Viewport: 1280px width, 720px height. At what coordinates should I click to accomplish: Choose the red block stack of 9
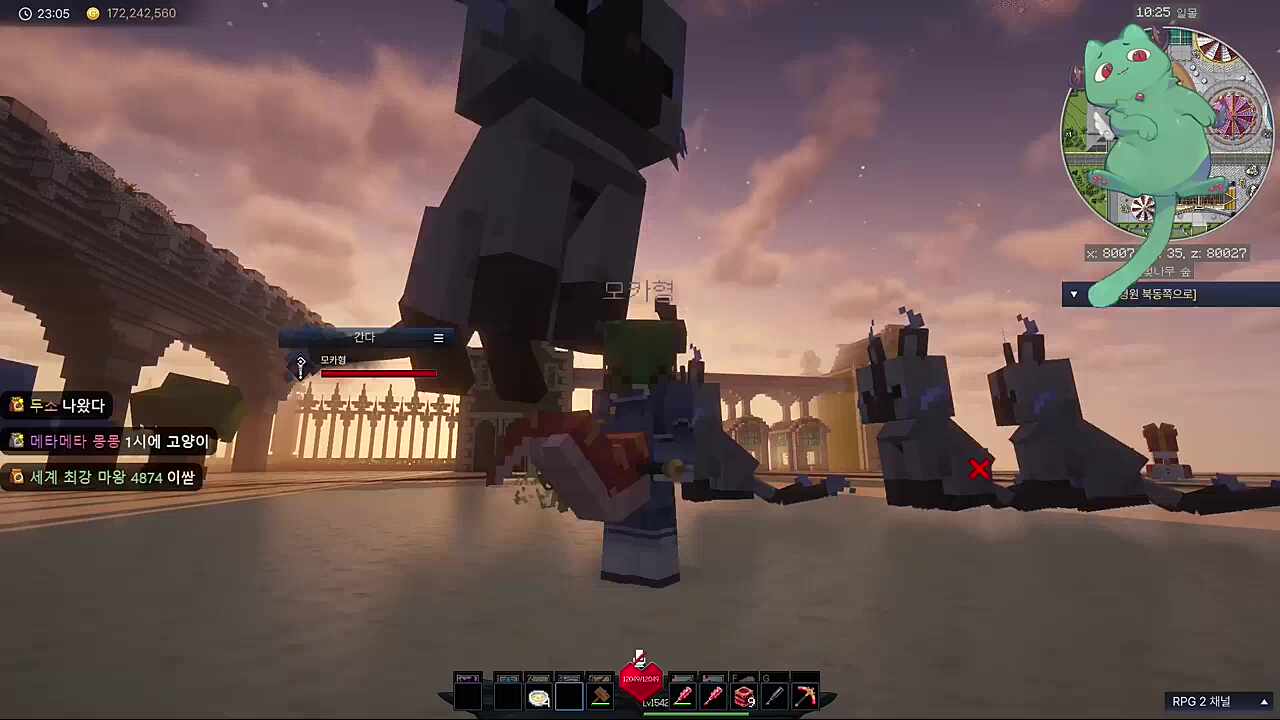point(743,696)
